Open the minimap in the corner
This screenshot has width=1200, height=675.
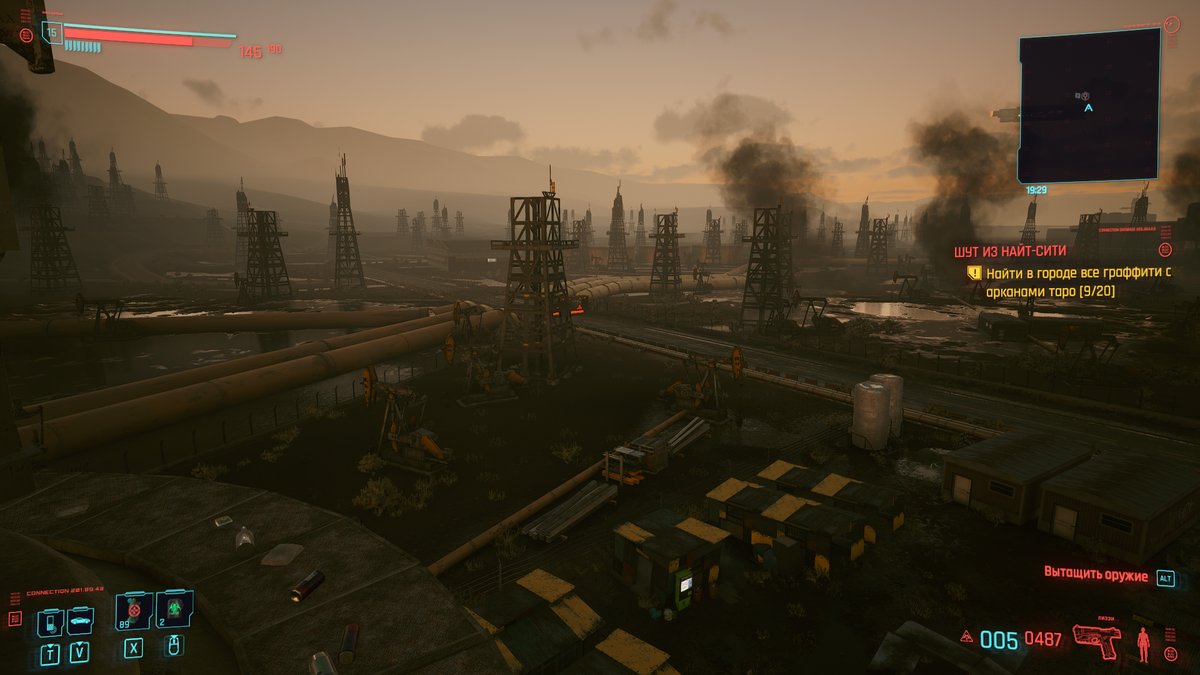coord(1089,105)
